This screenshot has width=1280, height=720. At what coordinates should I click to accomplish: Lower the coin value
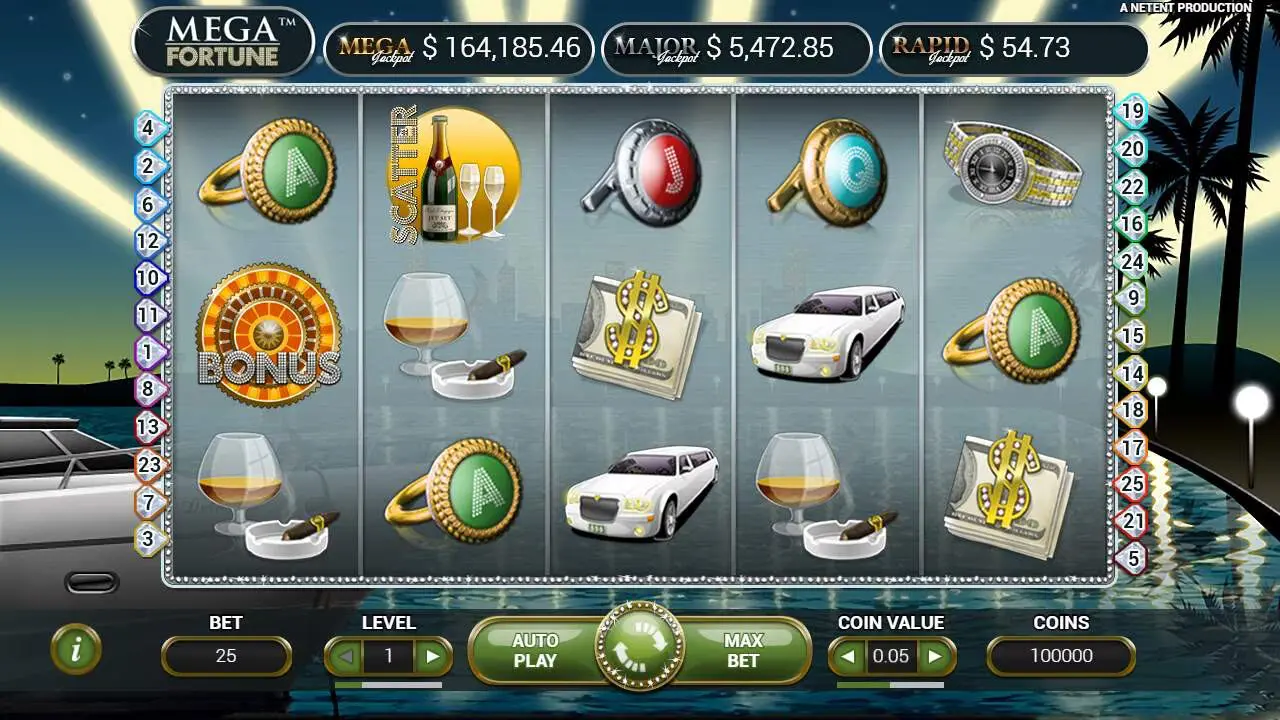pos(847,656)
